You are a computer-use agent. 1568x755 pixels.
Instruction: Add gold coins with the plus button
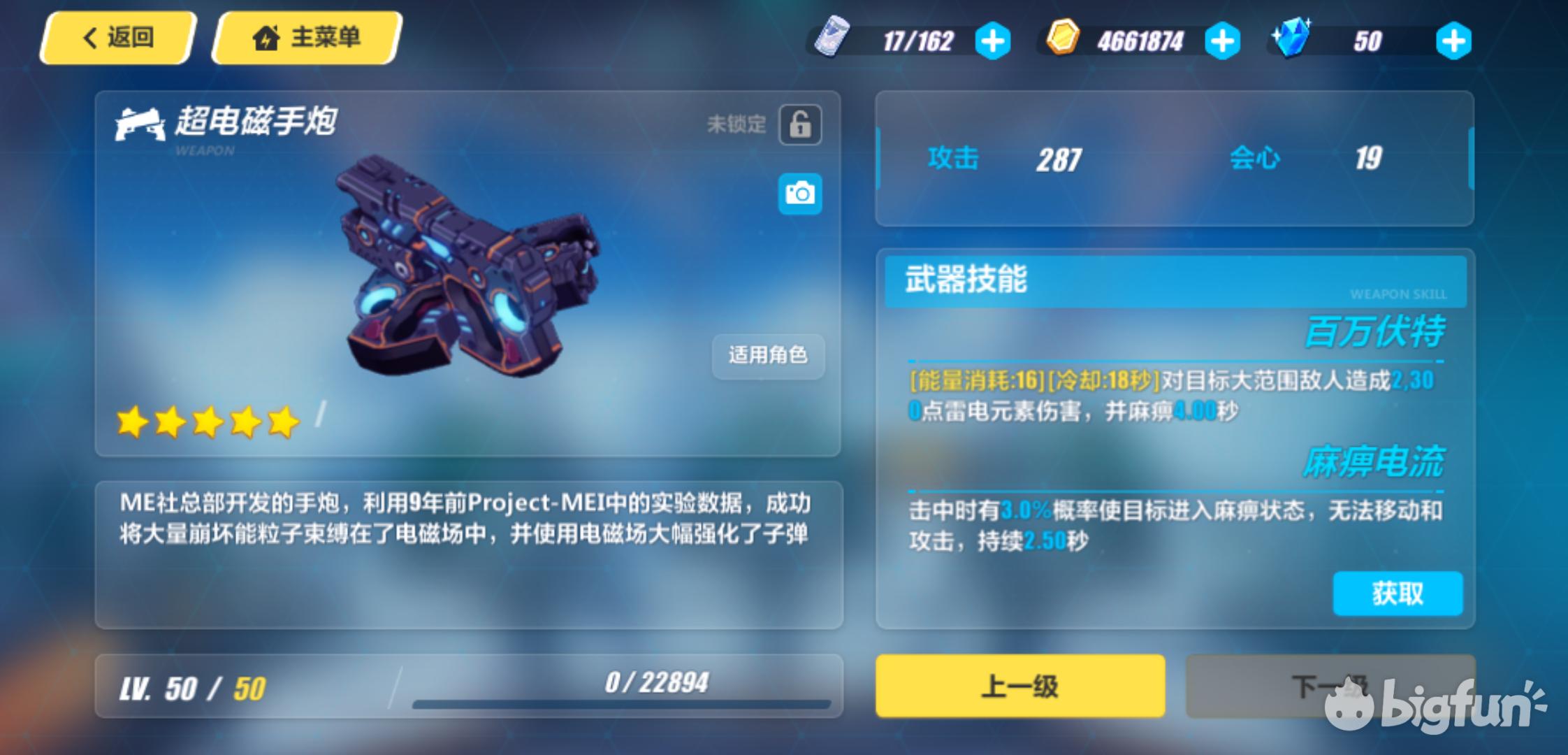1222,41
